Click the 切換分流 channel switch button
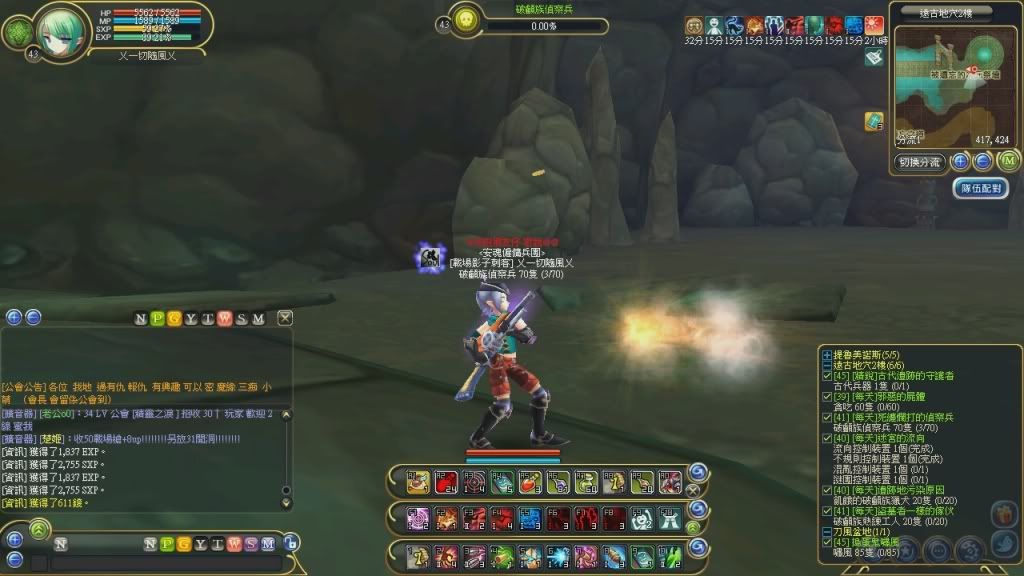Image resolution: width=1024 pixels, height=576 pixels. (919, 162)
